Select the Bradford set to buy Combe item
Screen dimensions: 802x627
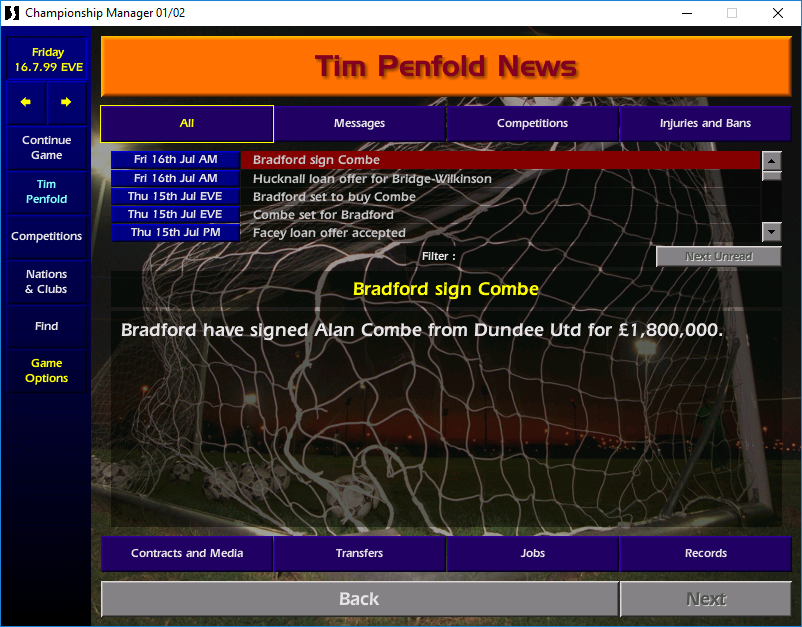(334, 197)
